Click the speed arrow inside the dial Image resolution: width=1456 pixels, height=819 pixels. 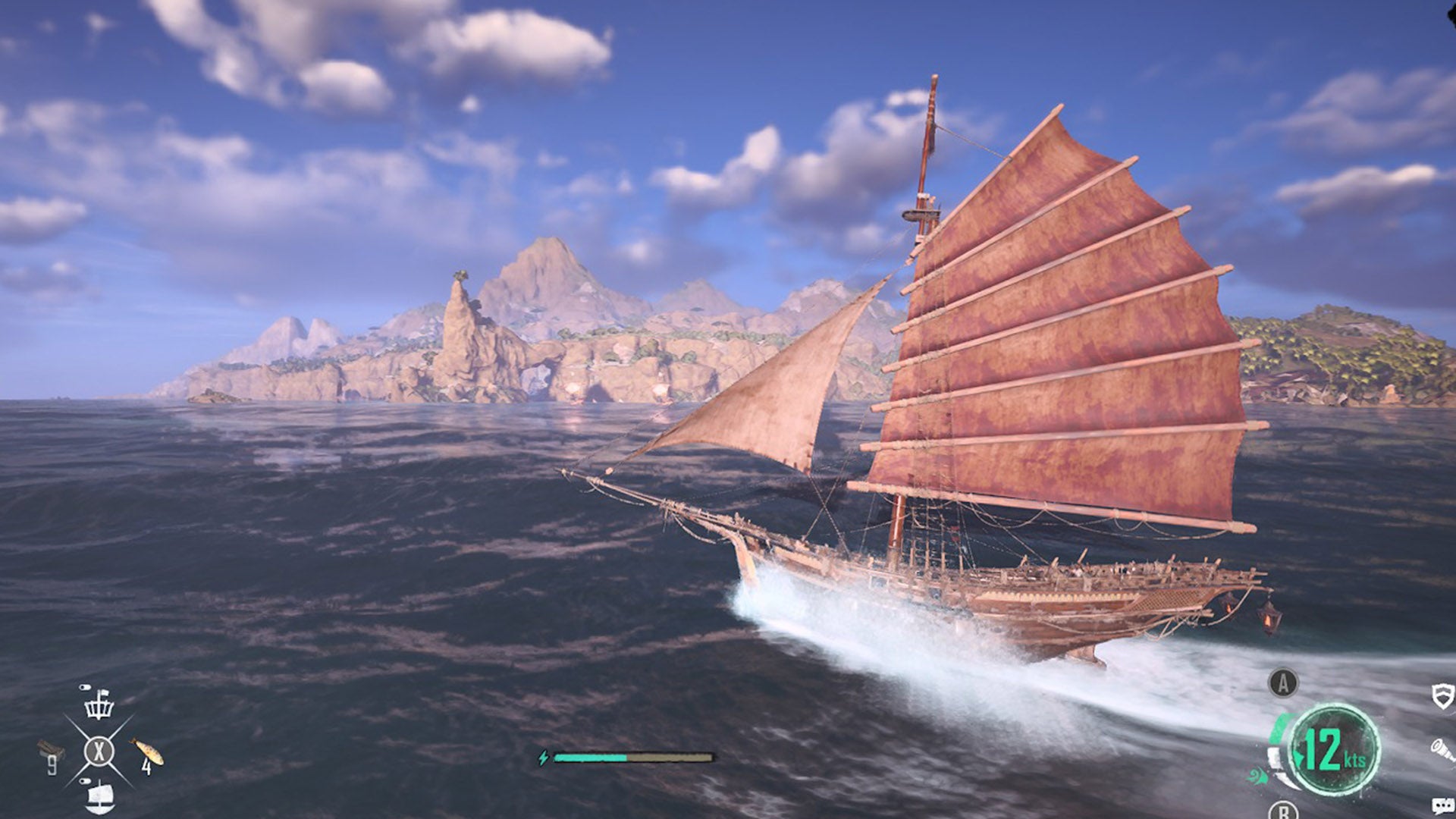pyautogui.click(x=1300, y=756)
